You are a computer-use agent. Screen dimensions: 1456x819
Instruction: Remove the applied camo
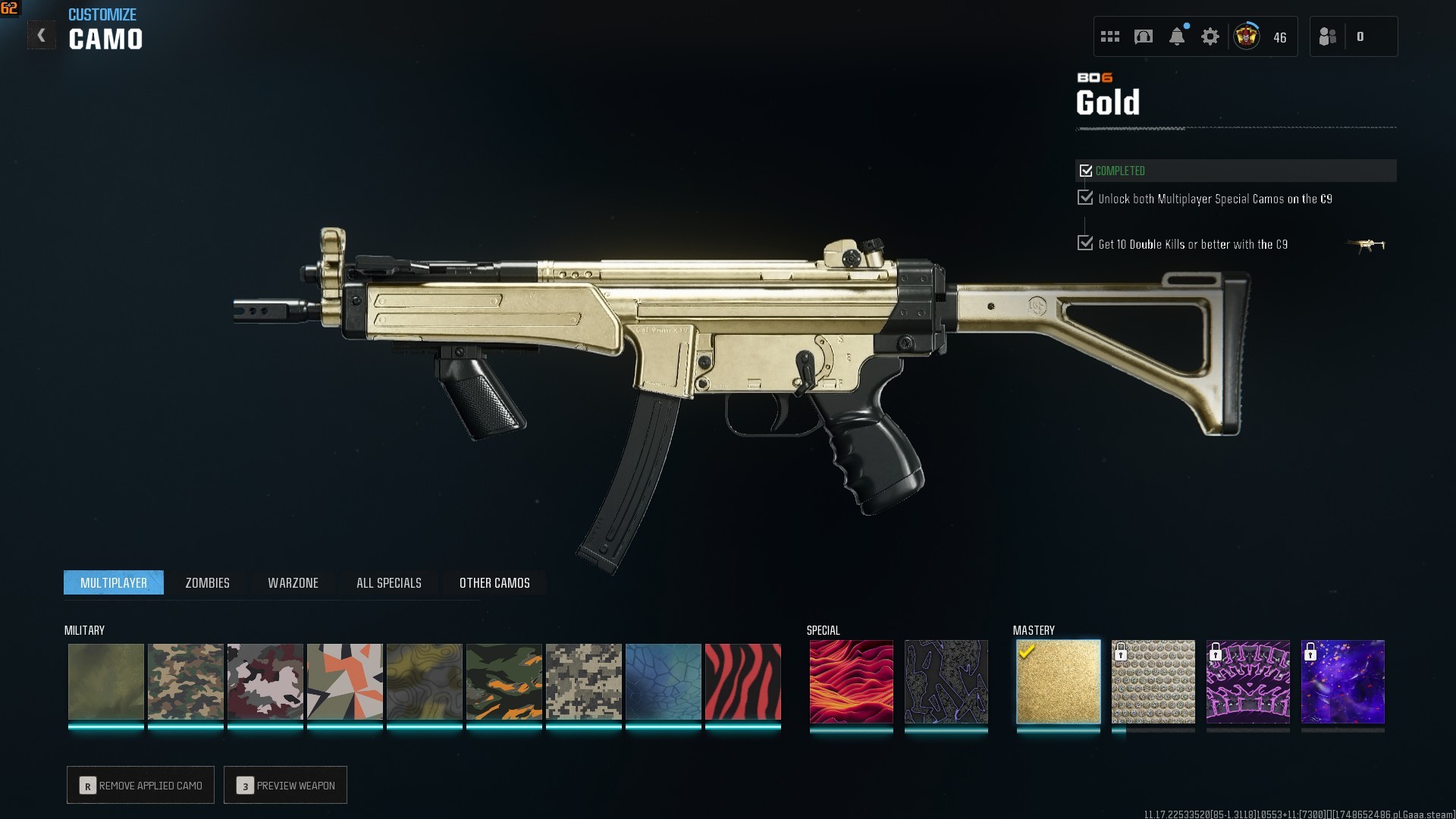click(x=140, y=786)
